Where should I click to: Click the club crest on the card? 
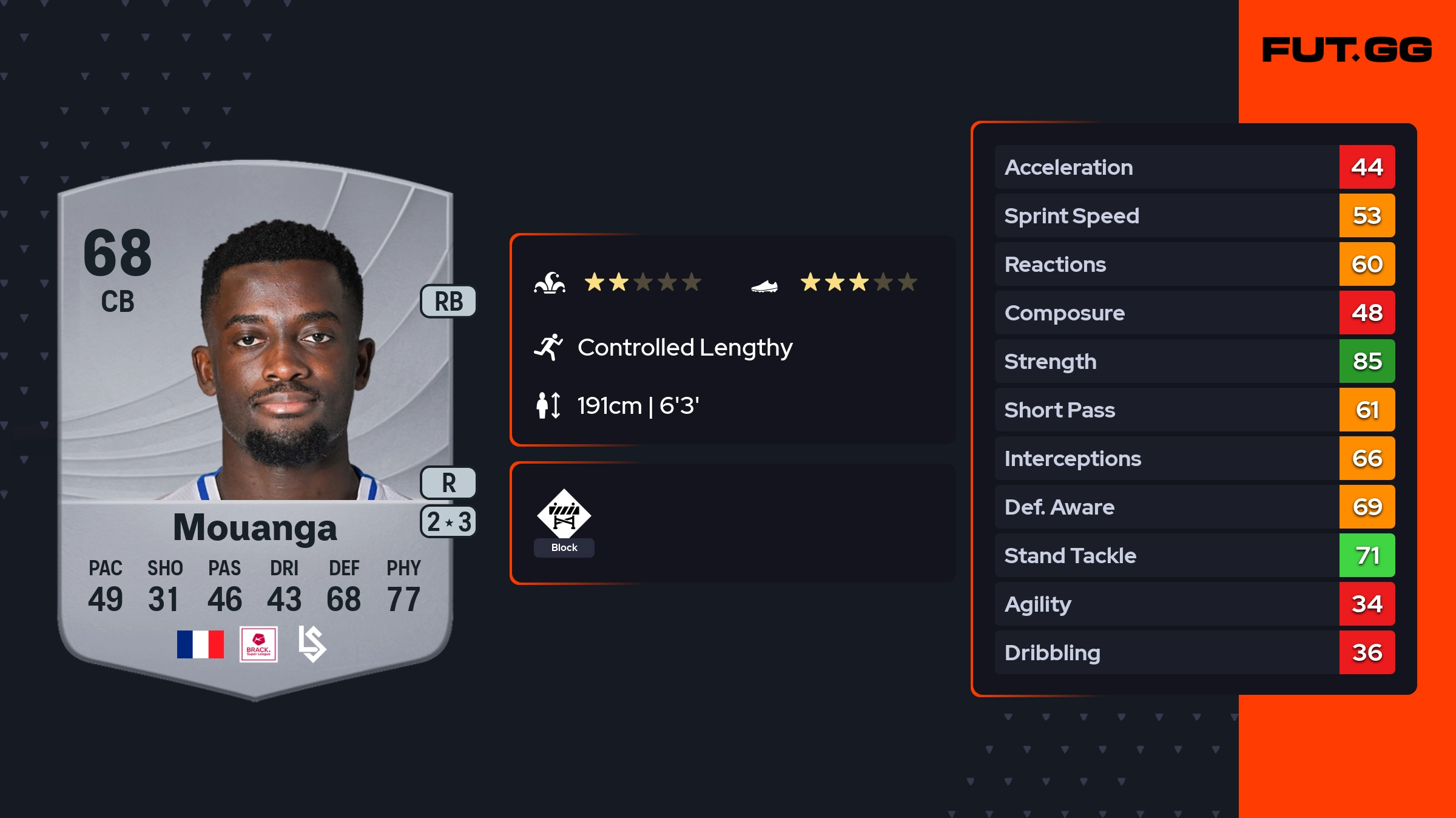pyautogui.click(x=312, y=644)
